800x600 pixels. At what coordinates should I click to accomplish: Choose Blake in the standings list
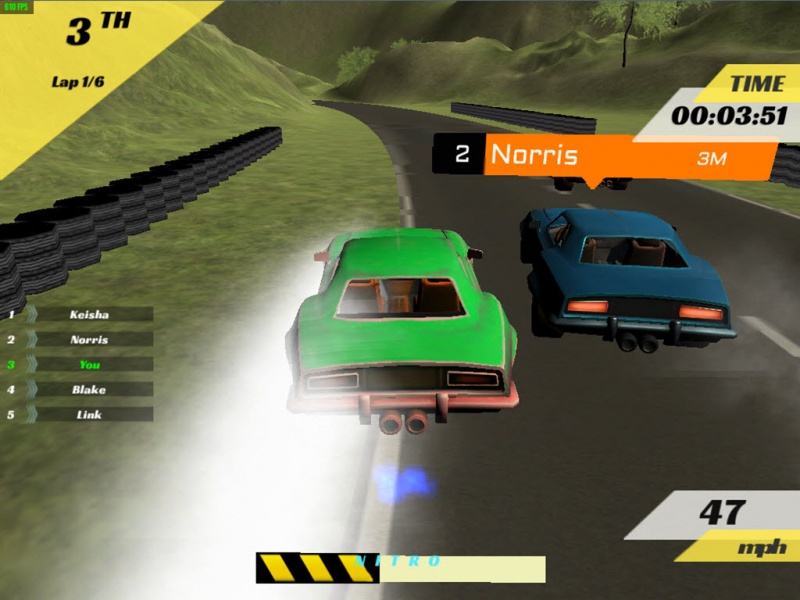(89, 389)
